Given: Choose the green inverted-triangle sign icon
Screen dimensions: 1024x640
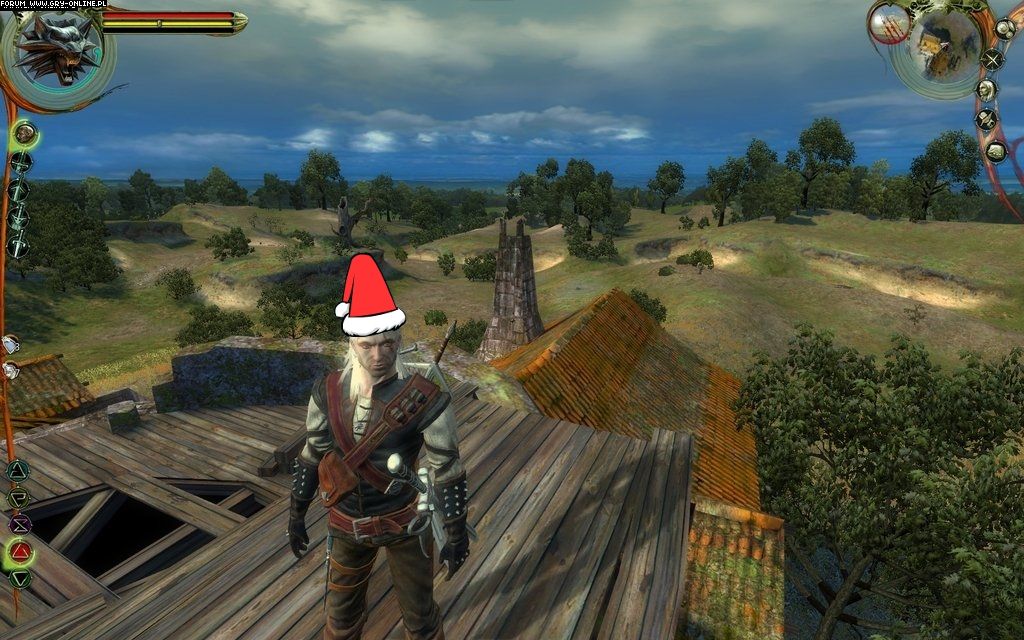Looking at the screenshot, I should 19,577.
